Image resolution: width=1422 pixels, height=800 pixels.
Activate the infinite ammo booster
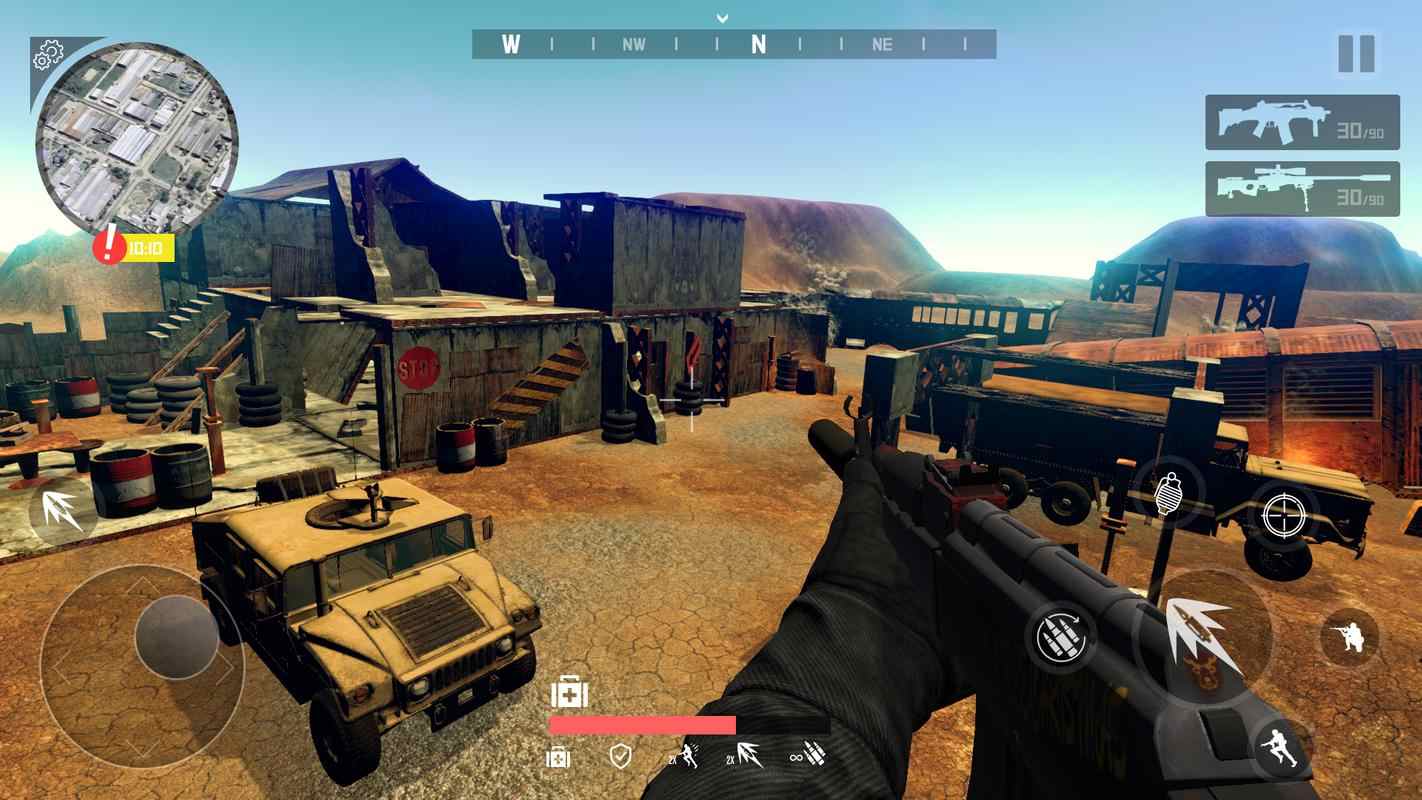point(807,756)
